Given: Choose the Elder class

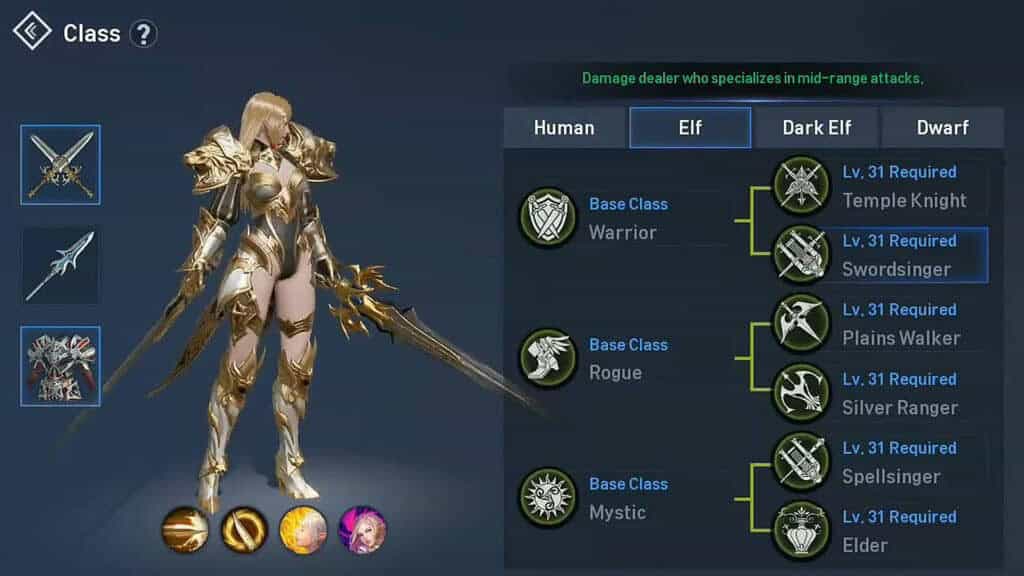Looking at the screenshot, I should click(x=801, y=531).
